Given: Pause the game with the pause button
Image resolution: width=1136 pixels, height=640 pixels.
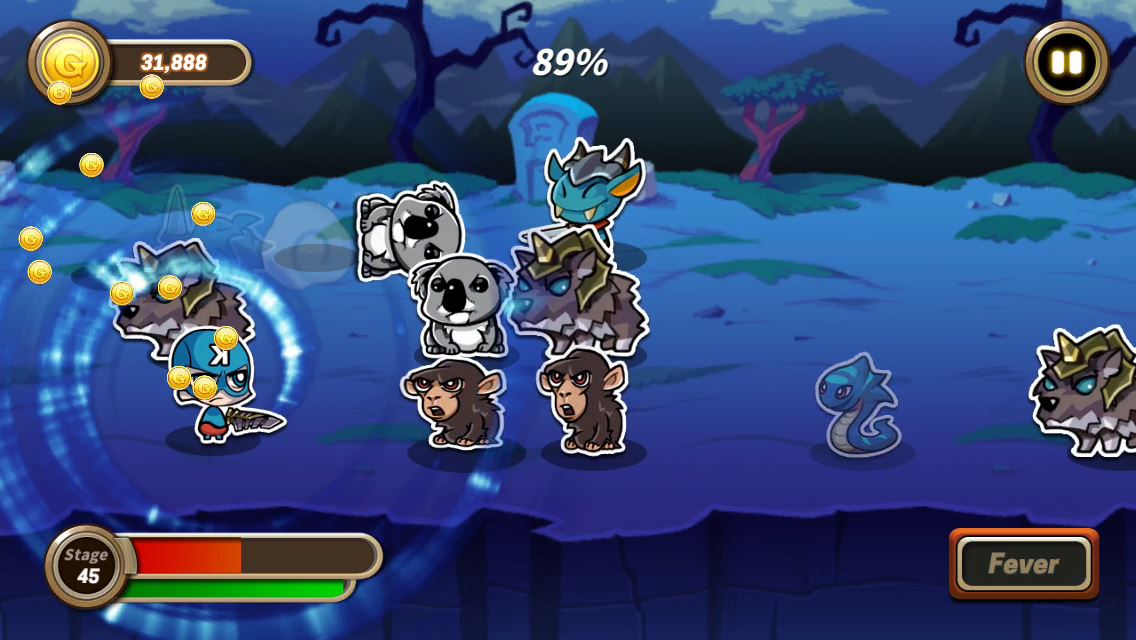Looking at the screenshot, I should point(1066,62).
